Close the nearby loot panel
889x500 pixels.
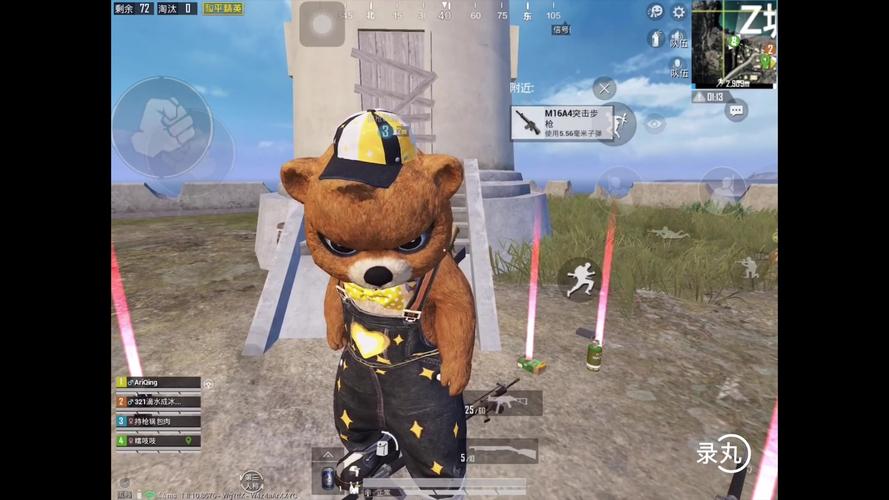pos(604,88)
